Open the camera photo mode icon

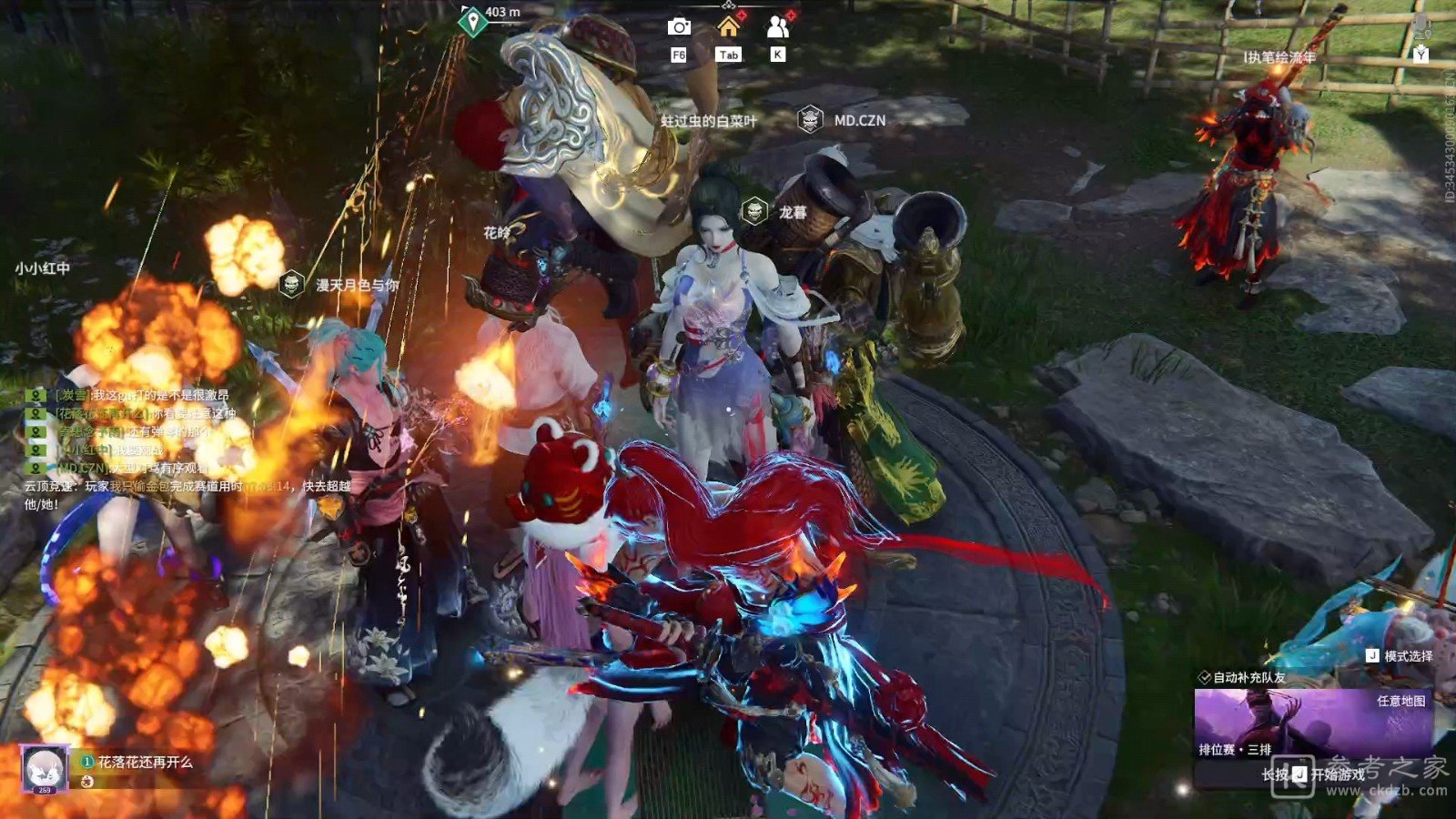tap(679, 28)
